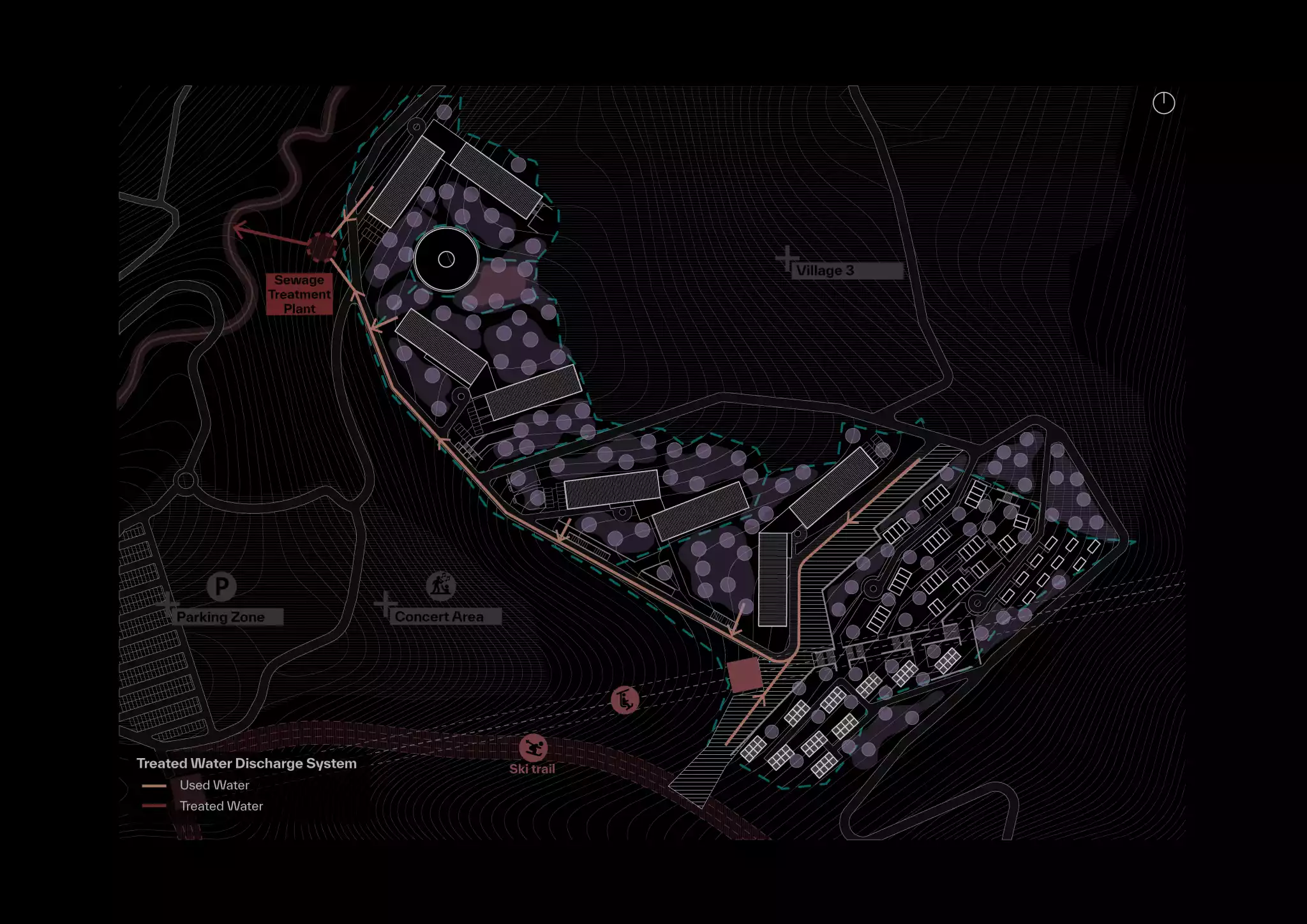The image size is (1307, 924).
Task: Click the circular P parking icon
Action: pyautogui.click(x=221, y=586)
